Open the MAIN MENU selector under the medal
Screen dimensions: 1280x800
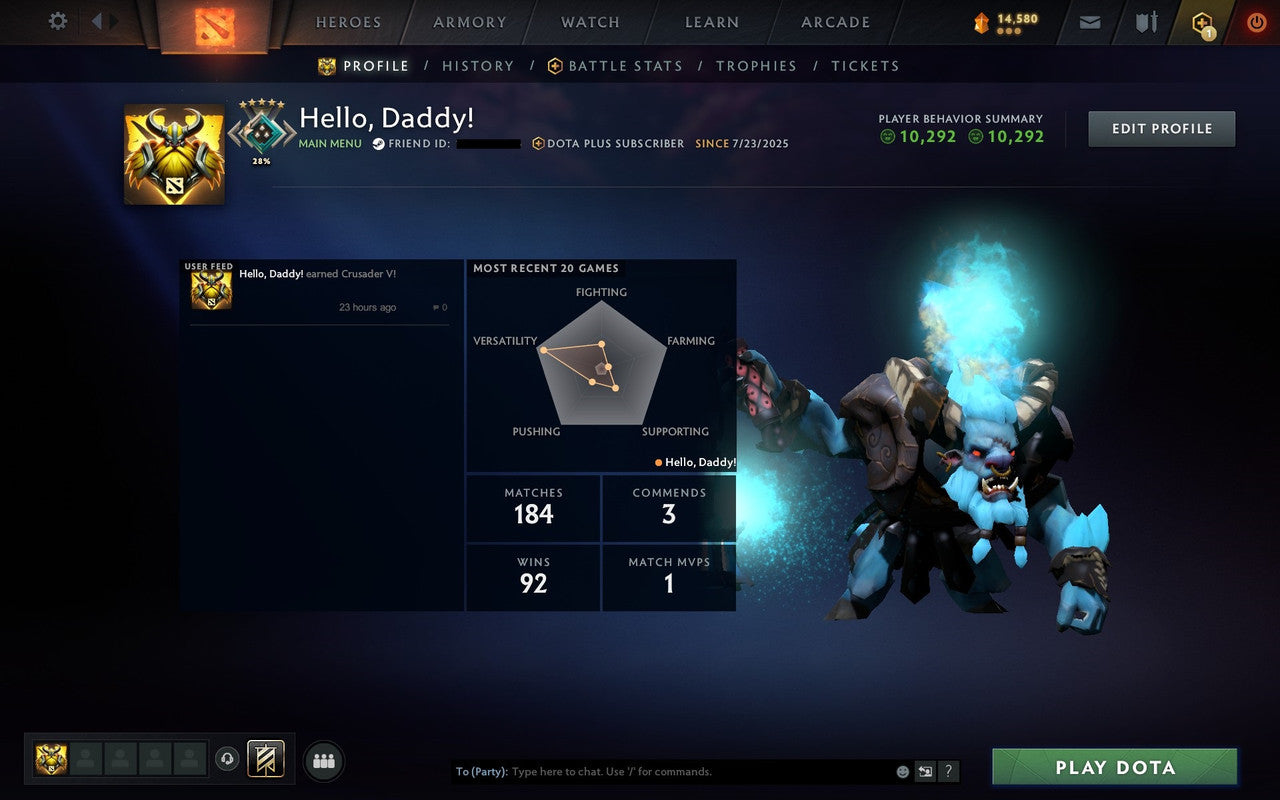pyautogui.click(x=330, y=143)
